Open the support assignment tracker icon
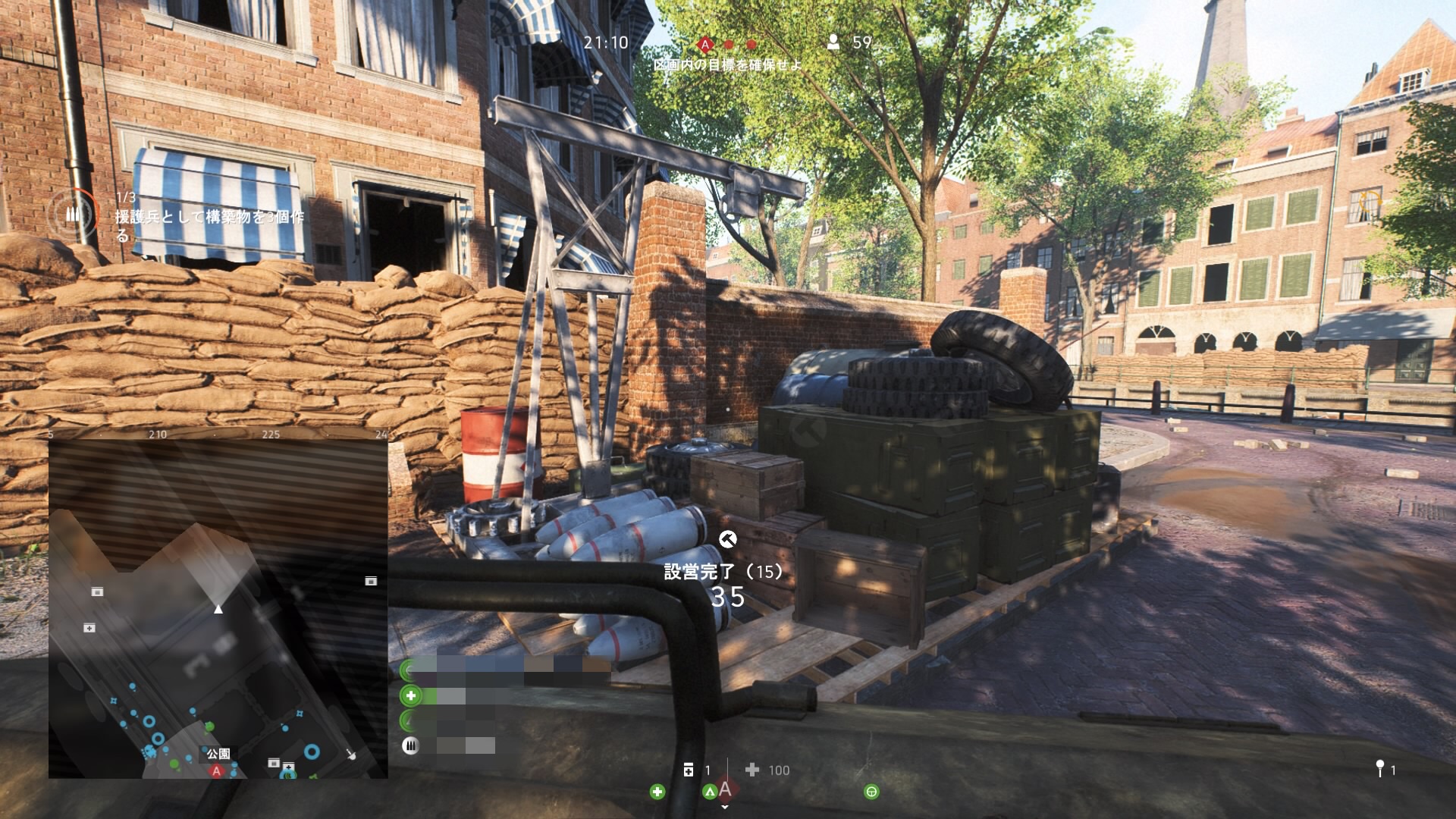The height and width of the screenshot is (819, 1456). [x=73, y=215]
